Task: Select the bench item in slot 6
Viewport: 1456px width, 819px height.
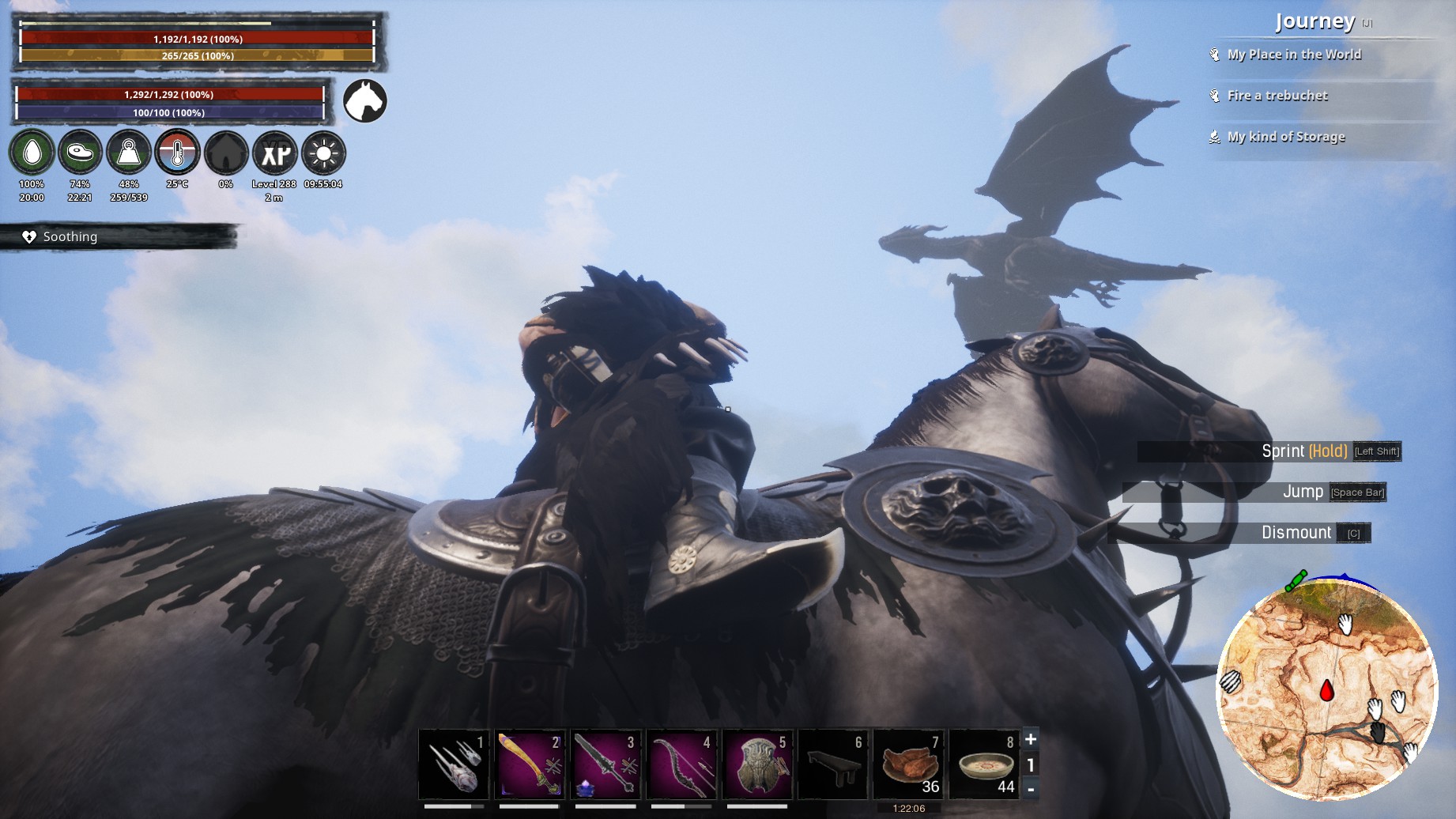Action: click(x=833, y=764)
